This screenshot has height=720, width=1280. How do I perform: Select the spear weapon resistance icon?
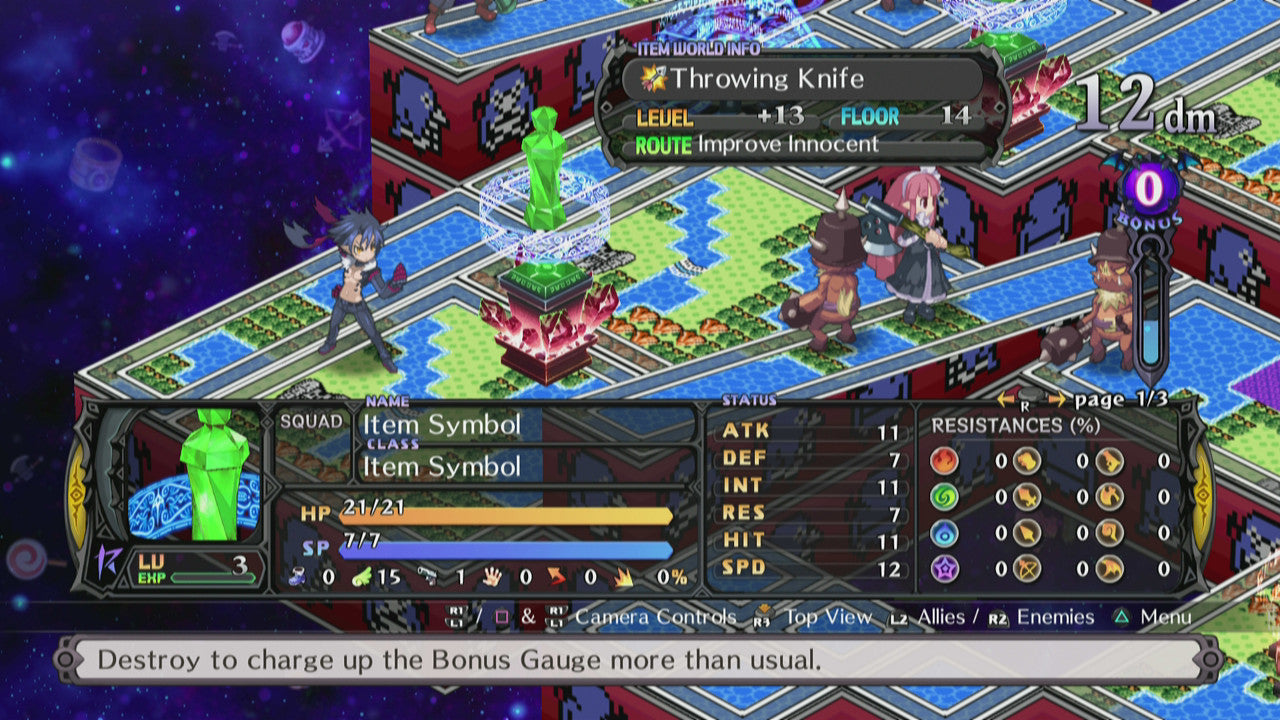[x=1026, y=533]
